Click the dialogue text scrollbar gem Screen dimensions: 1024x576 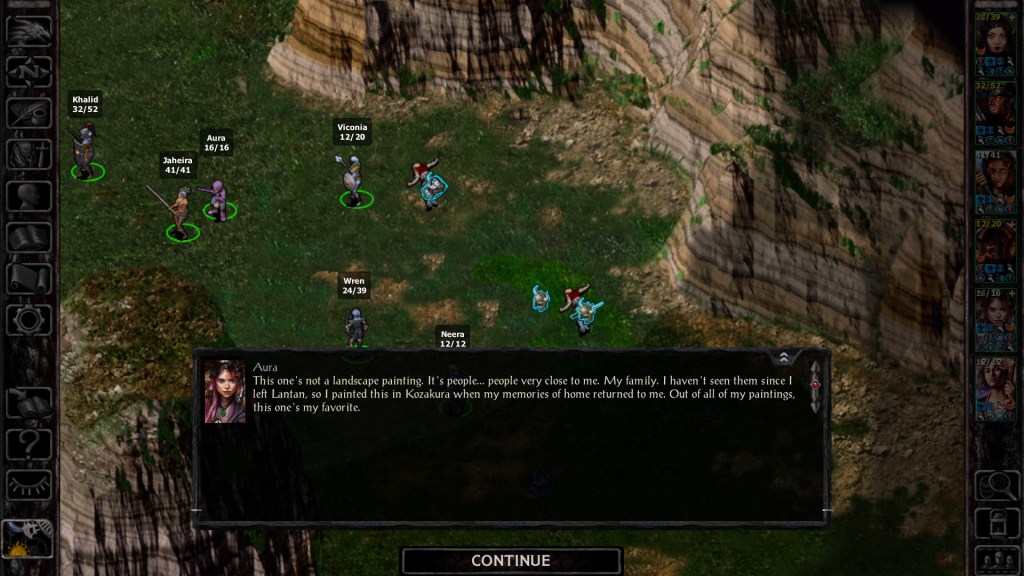(x=815, y=383)
